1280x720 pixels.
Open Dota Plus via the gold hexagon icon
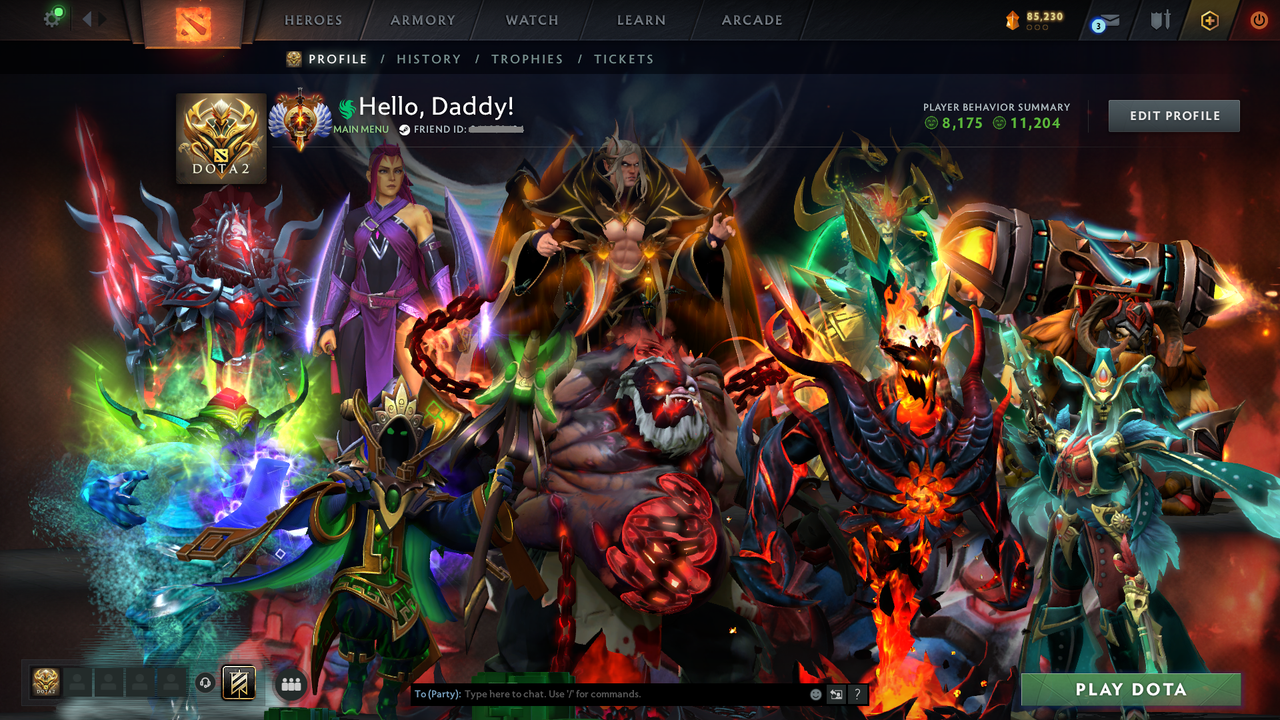pos(1209,19)
